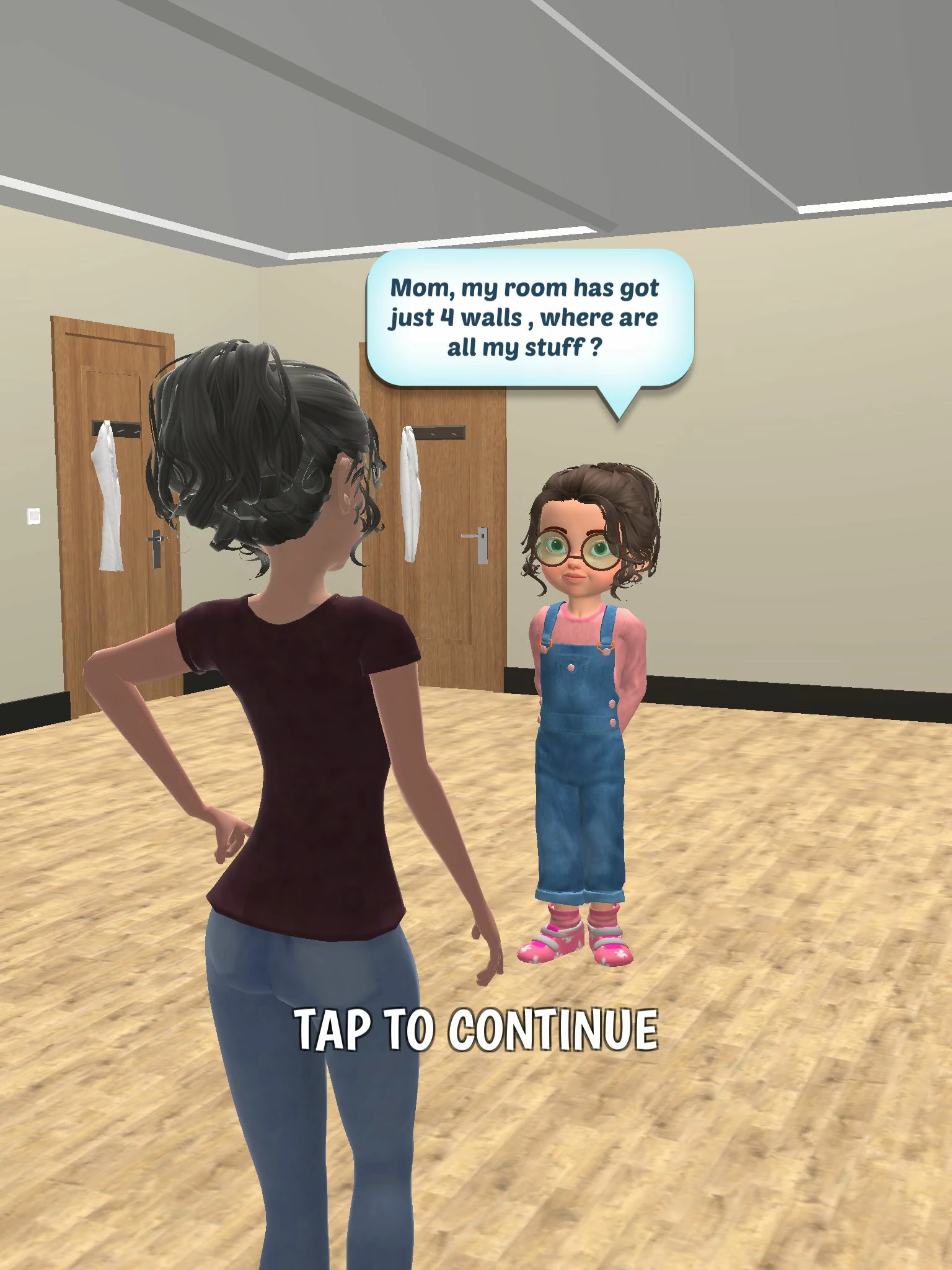Tap the TAP TO CONTINUE prompt
This screenshot has width=952, height=1270.
[x=476, y=1030]
